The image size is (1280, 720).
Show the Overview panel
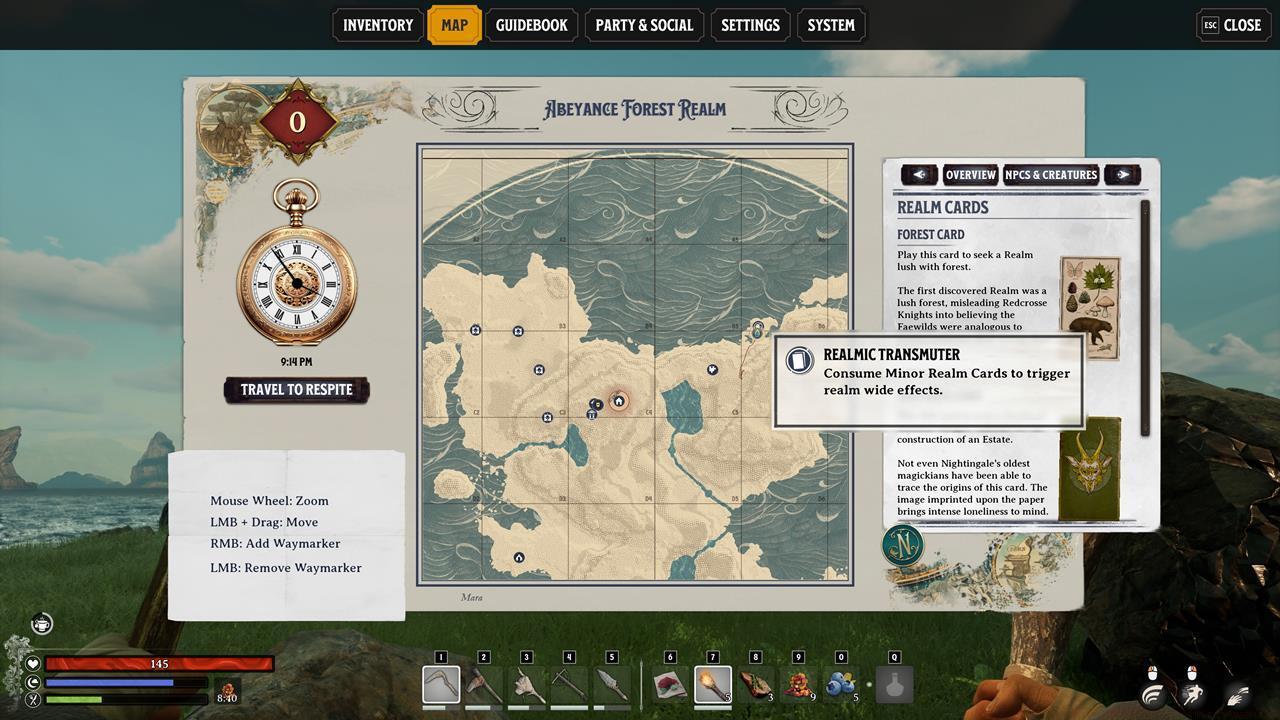click(970, 175)
